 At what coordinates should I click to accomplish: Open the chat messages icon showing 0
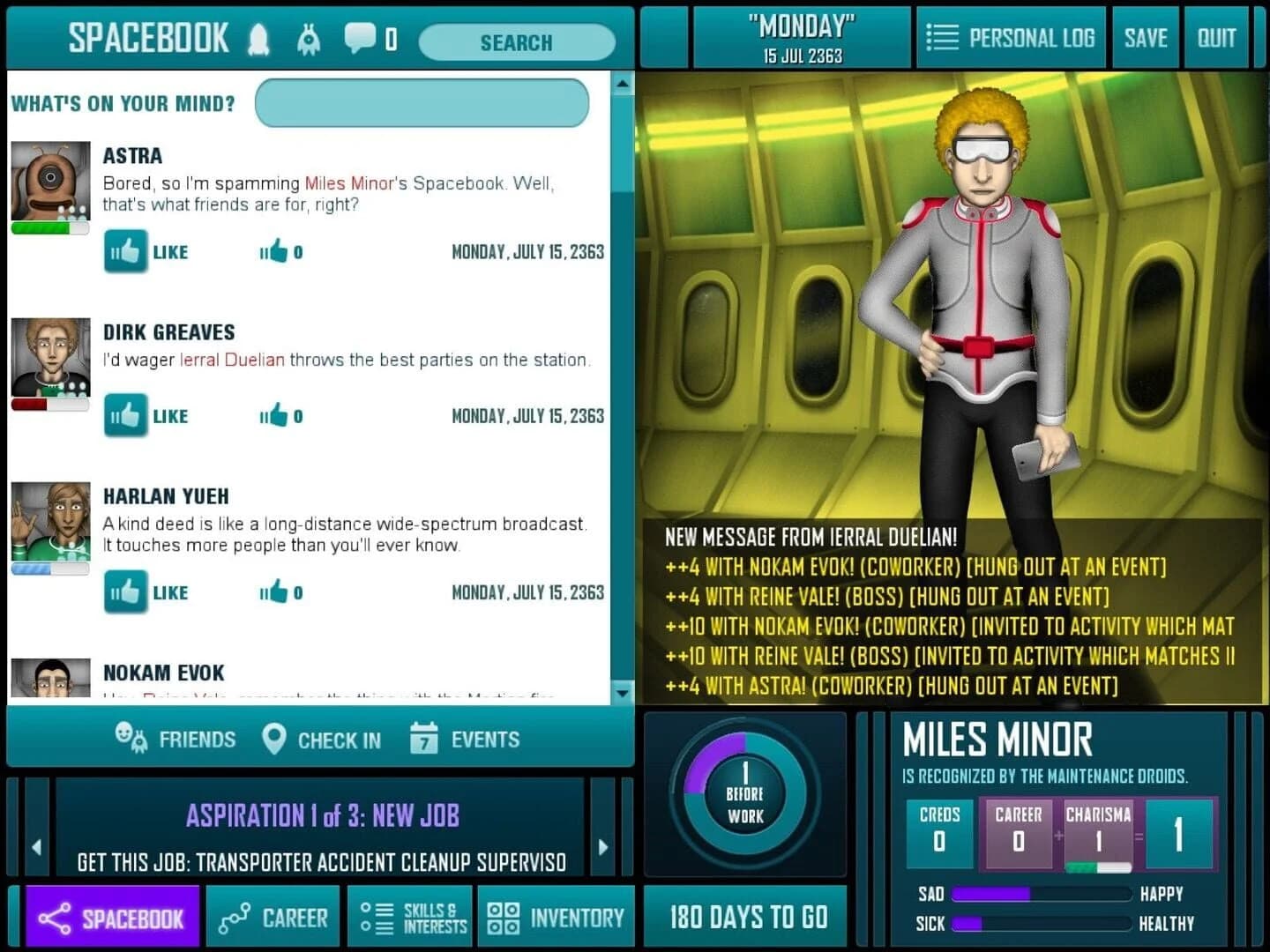[x=359, y=39]
